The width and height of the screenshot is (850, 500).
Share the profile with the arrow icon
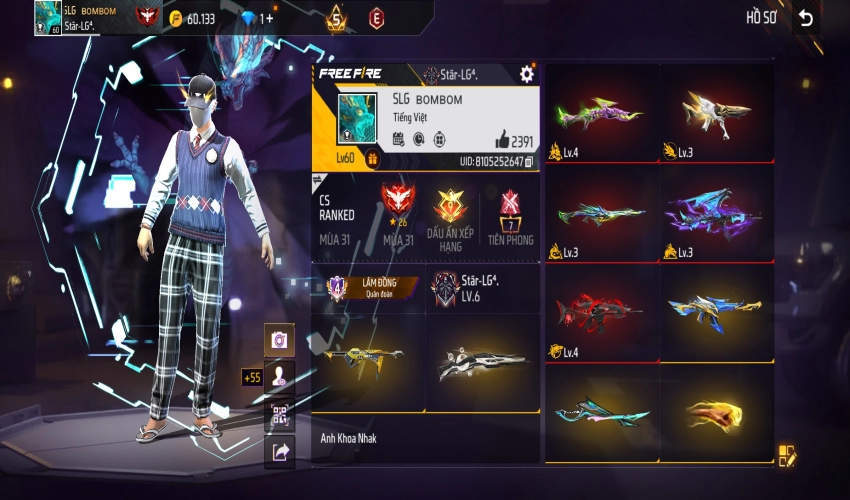(x=280, y=453)
